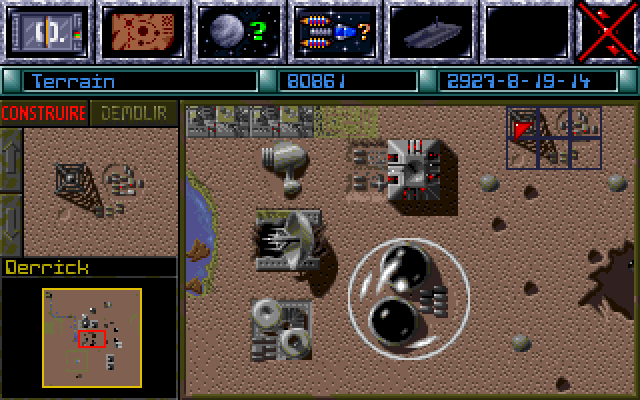The image size is (640, 400).
Task: Open the spaceship fleet info screen
Action: (333, 31)
